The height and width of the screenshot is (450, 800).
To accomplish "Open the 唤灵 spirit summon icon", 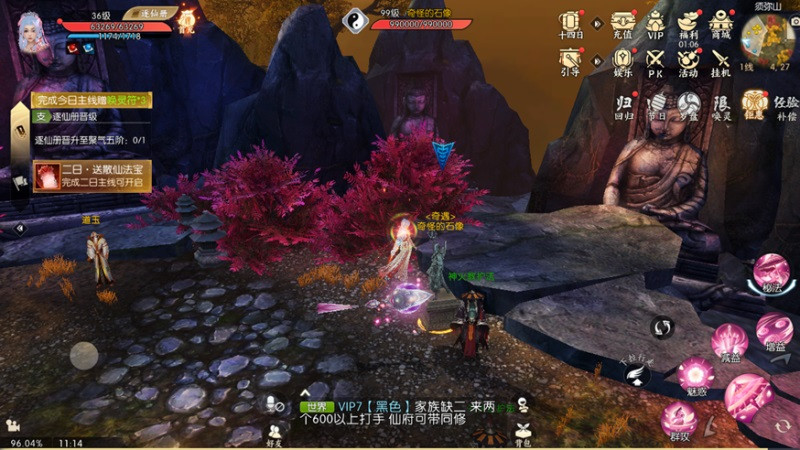I will coord(722,104).
